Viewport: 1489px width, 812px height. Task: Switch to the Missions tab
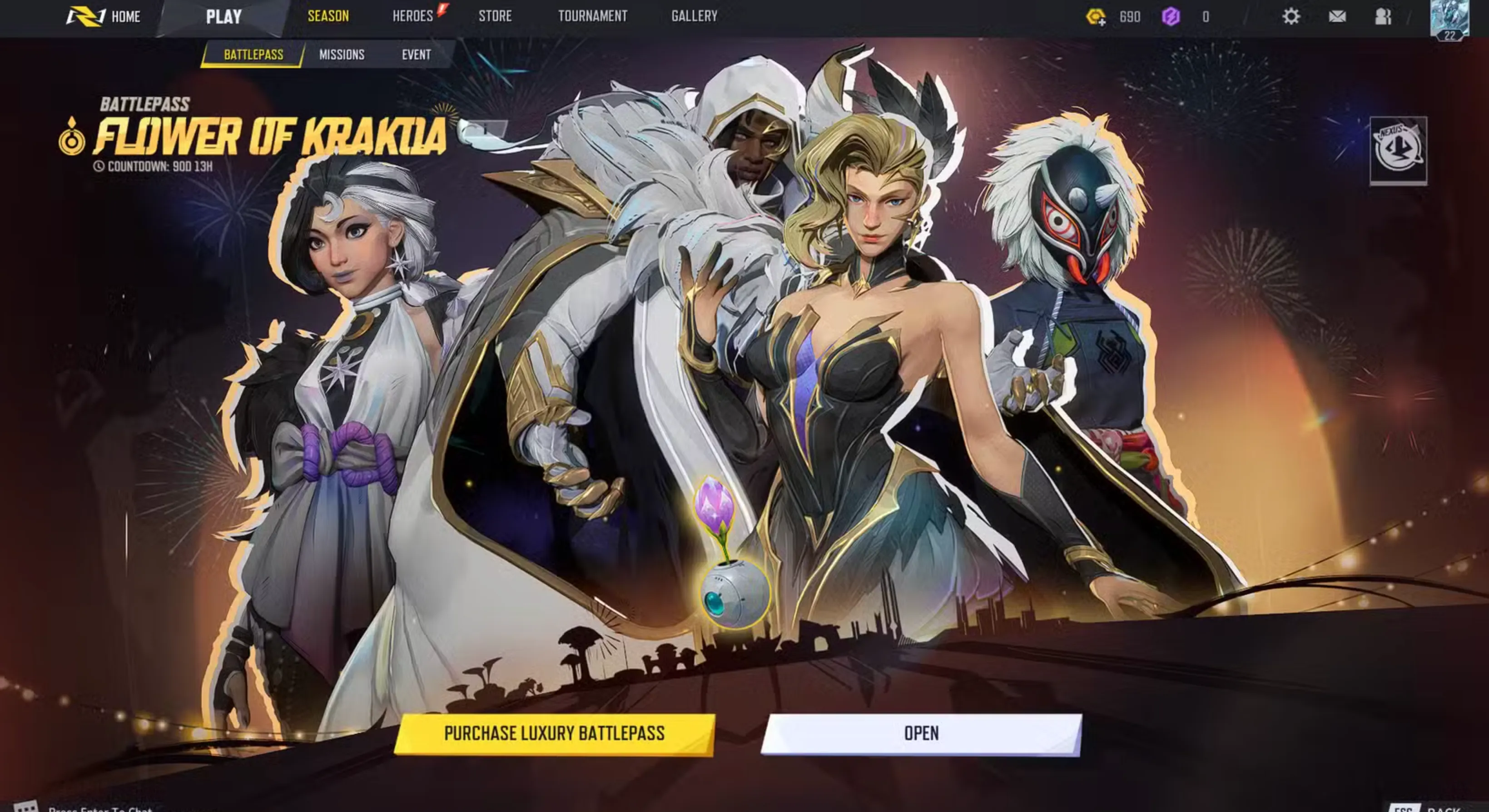(x=342, y=54)
